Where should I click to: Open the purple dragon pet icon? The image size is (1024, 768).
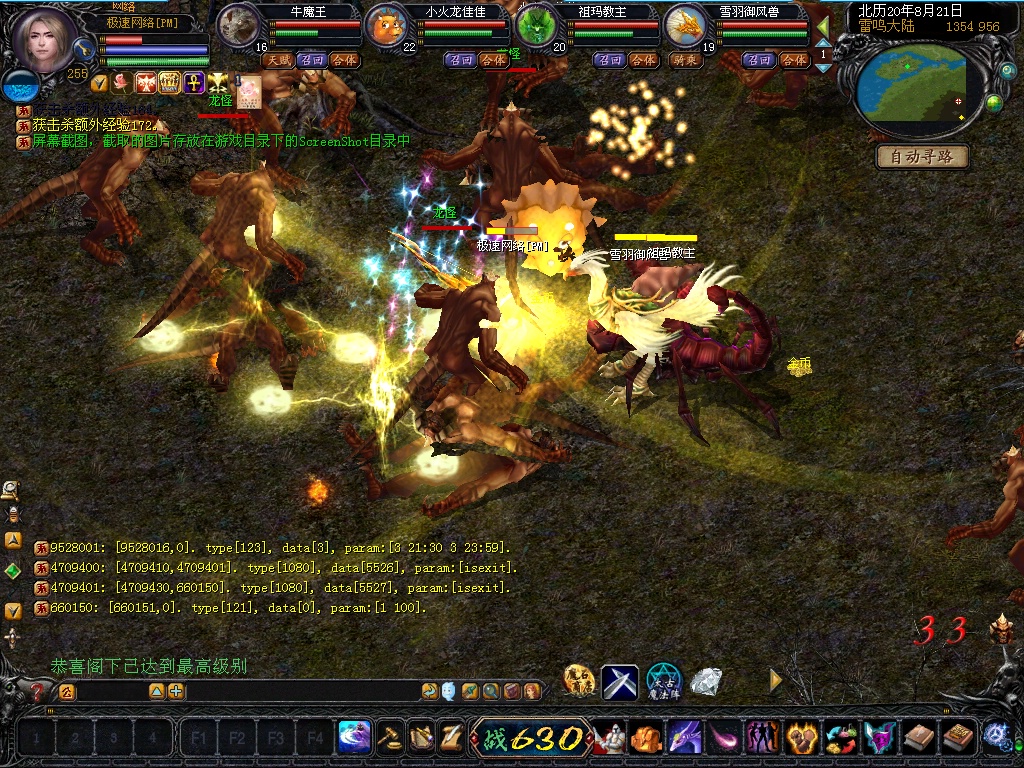[685, 738]
